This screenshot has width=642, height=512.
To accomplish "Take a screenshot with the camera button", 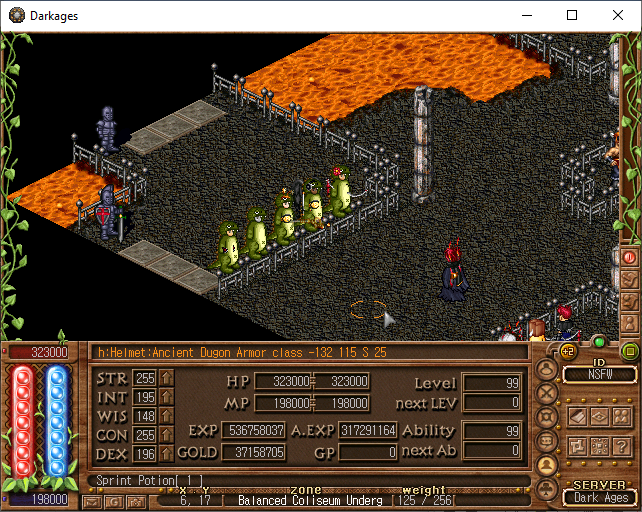I will [136, 501].
